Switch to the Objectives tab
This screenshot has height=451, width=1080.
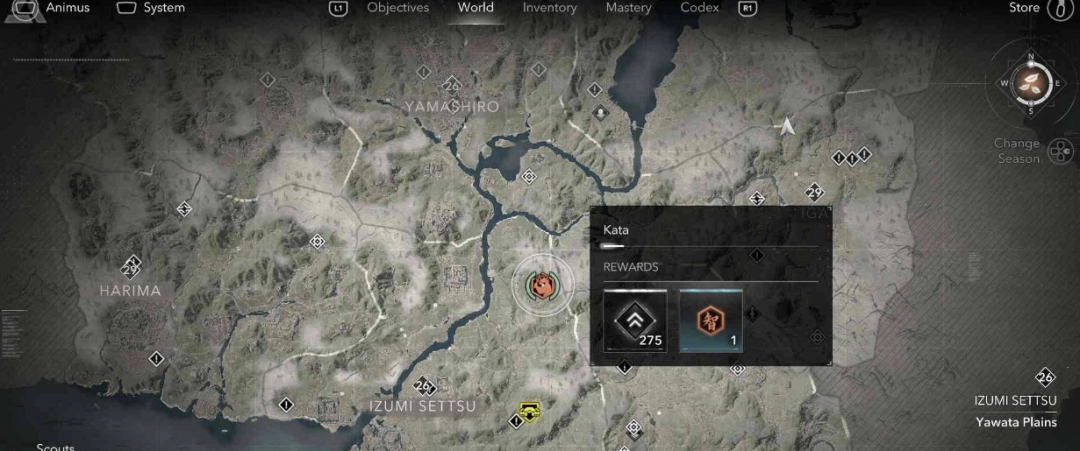tap(397, 8)
